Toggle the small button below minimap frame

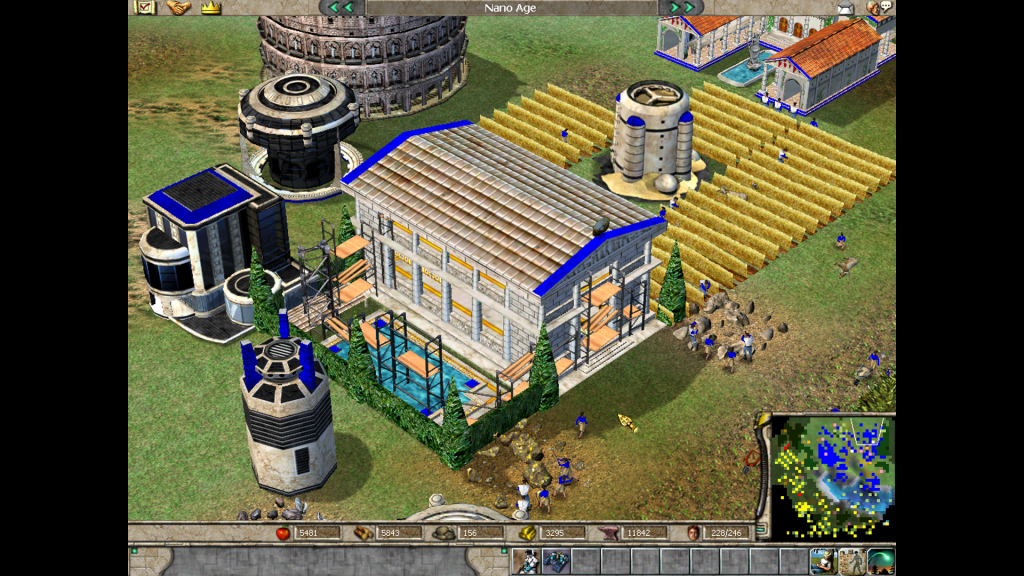(760, 530)
